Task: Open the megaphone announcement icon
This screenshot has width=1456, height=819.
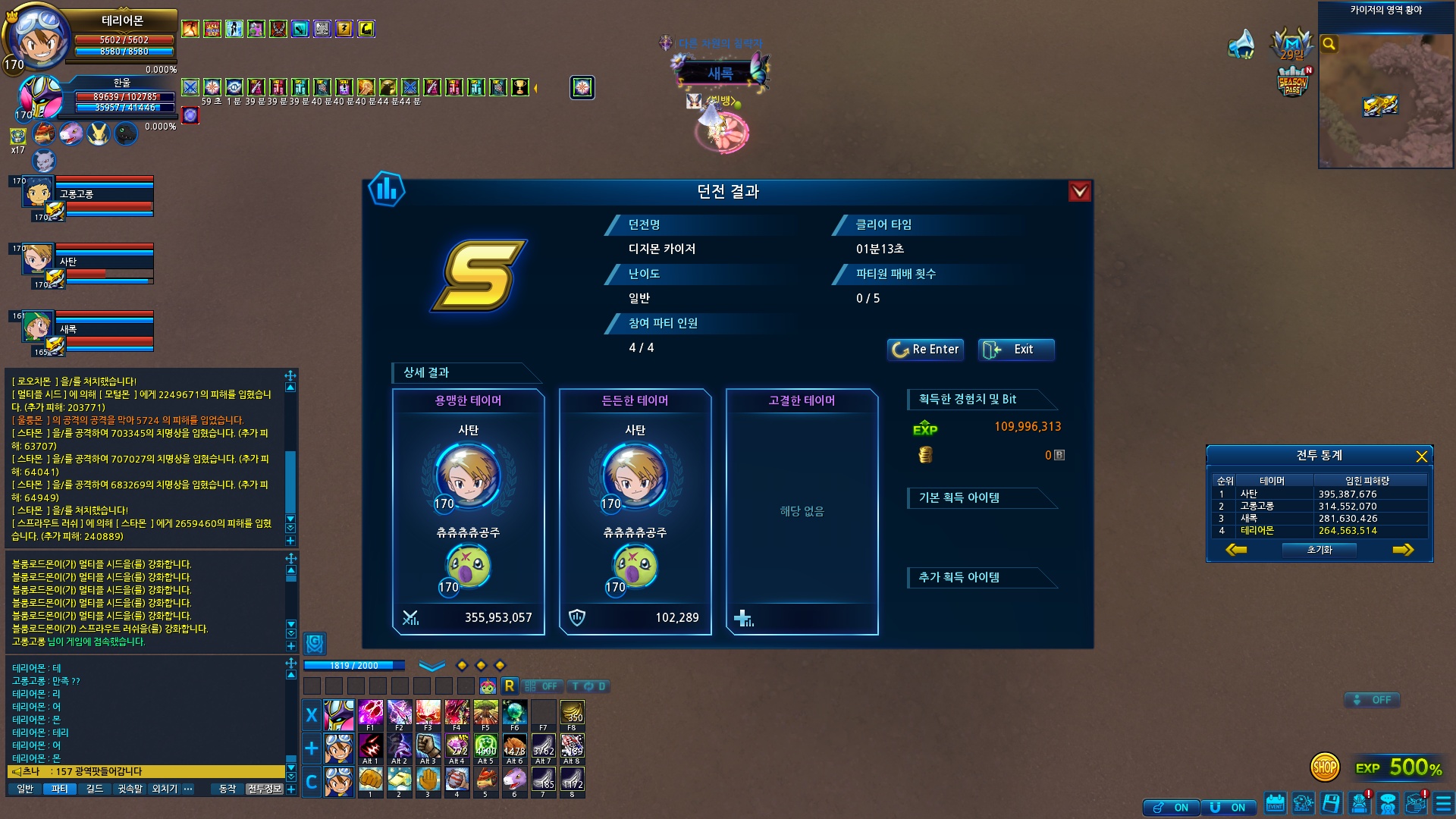Action: (1241, 44)
